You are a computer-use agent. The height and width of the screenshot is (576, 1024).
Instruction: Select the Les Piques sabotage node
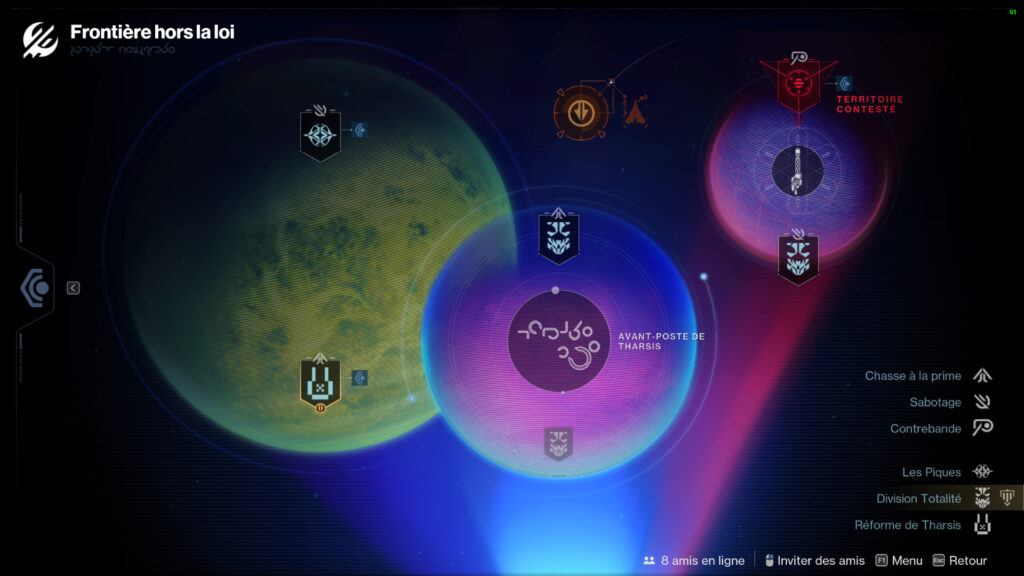click(x=320, y=135)
